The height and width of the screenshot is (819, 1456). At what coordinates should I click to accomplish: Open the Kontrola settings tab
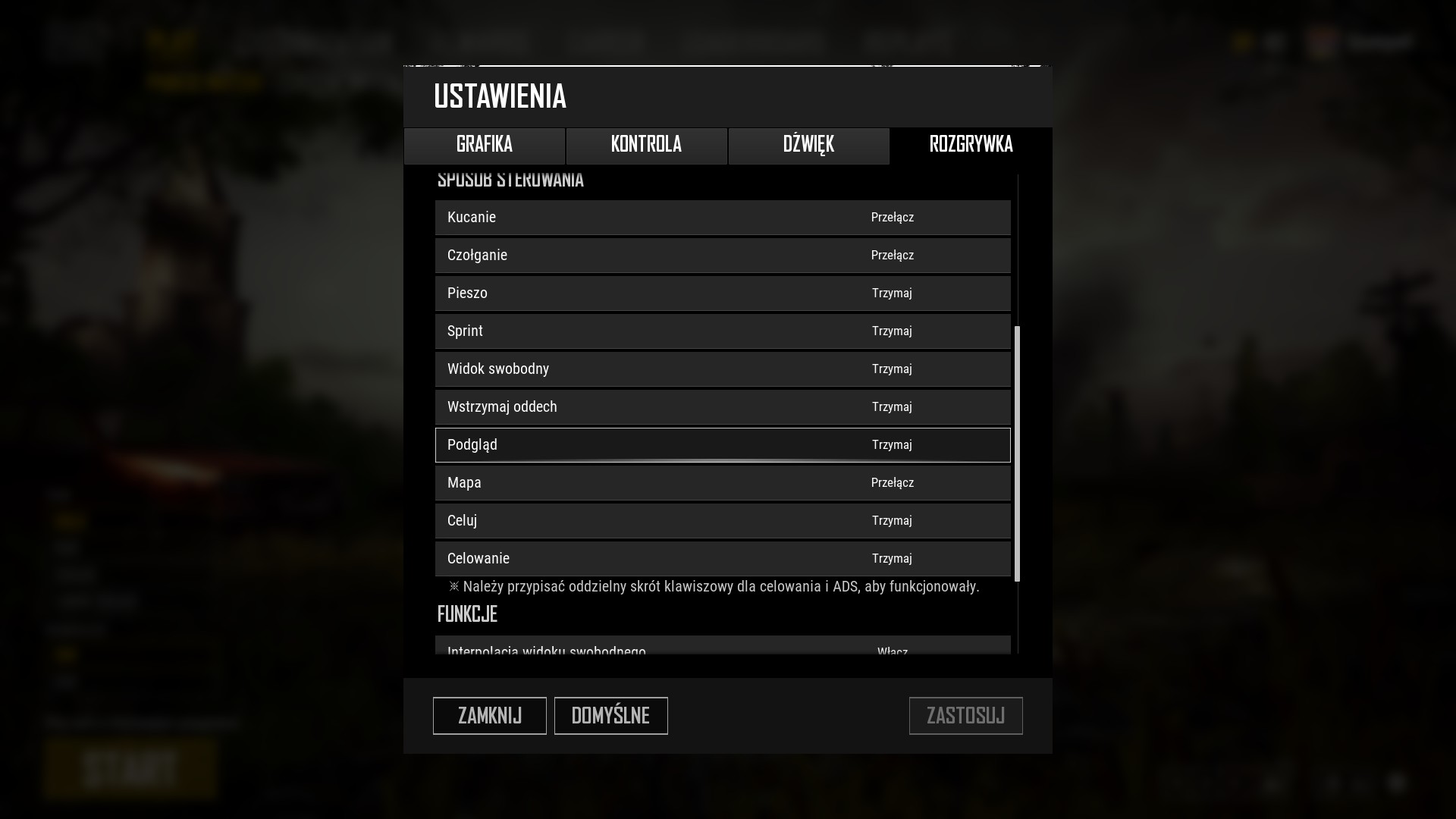(646, 145)
